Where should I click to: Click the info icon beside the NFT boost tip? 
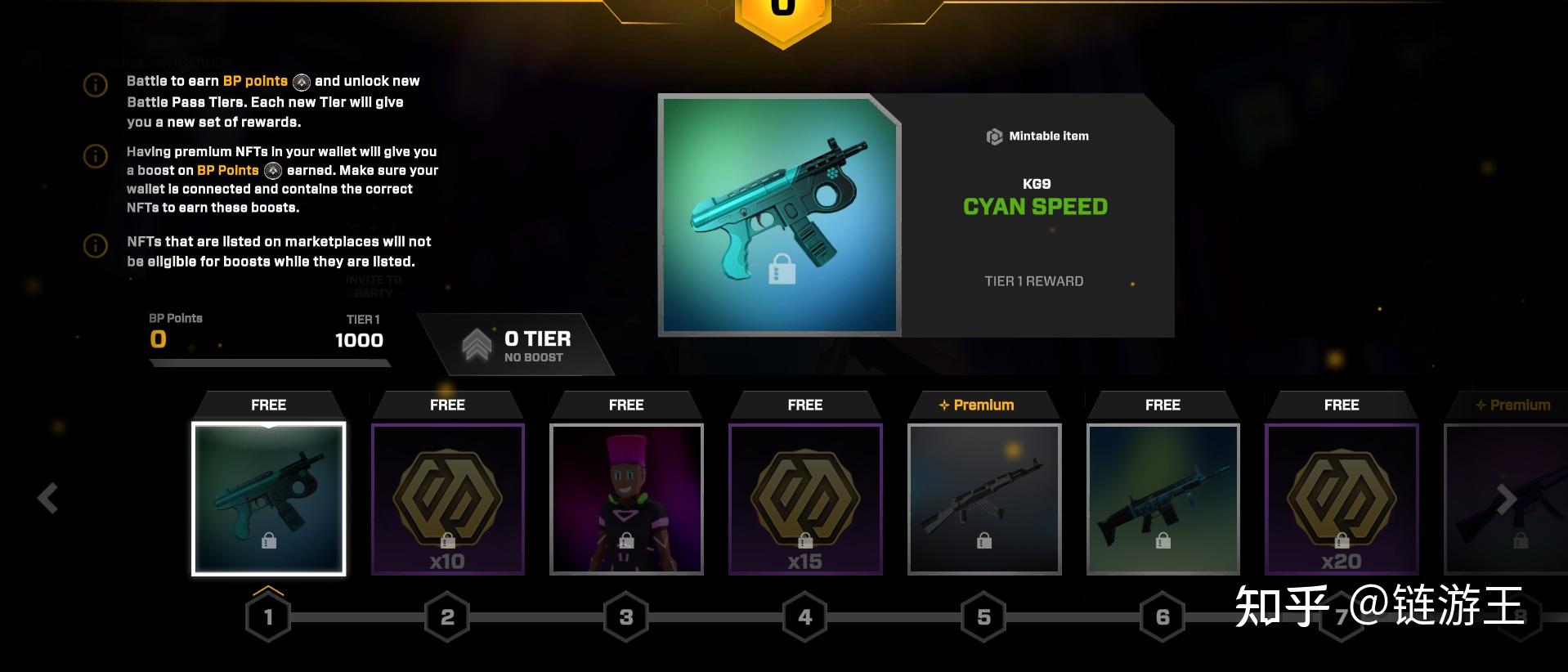(96, 155)
